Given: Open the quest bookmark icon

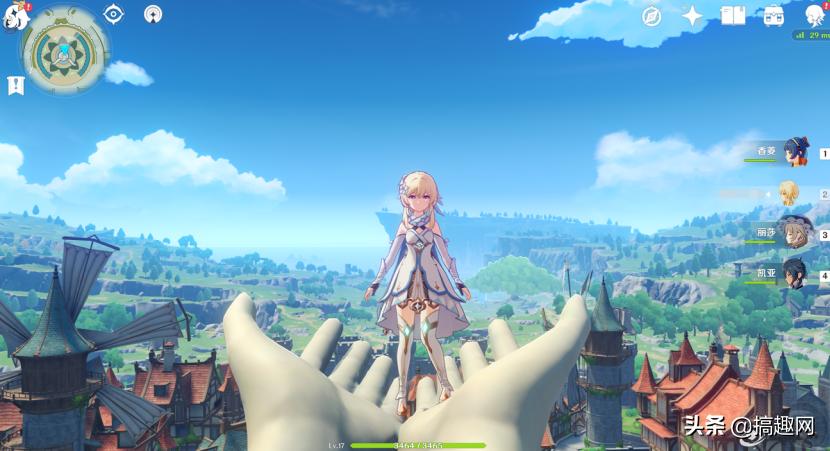Looking at the screenshot, I should [x=15, y=85].
